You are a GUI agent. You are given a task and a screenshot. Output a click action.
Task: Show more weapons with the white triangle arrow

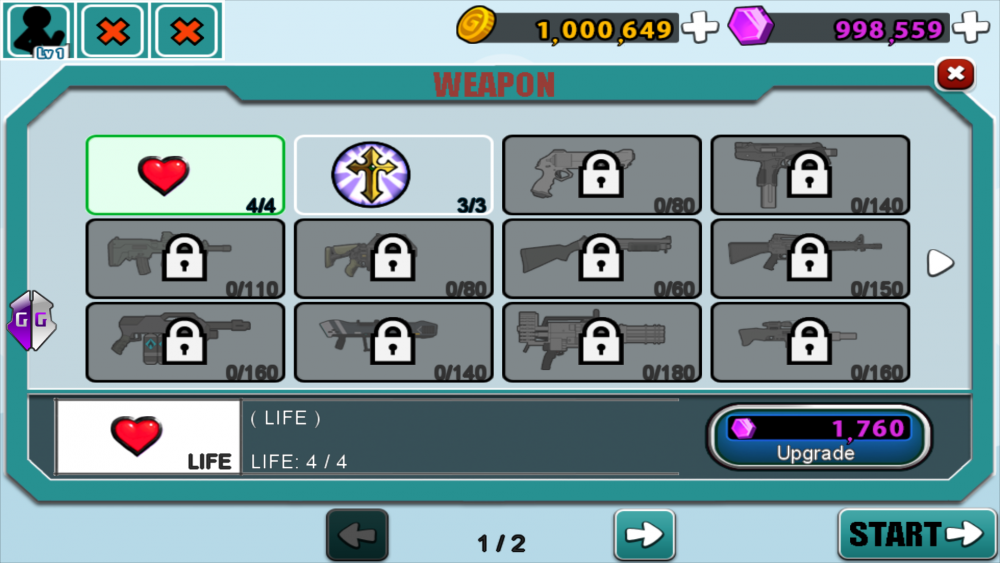click(940, 262)
